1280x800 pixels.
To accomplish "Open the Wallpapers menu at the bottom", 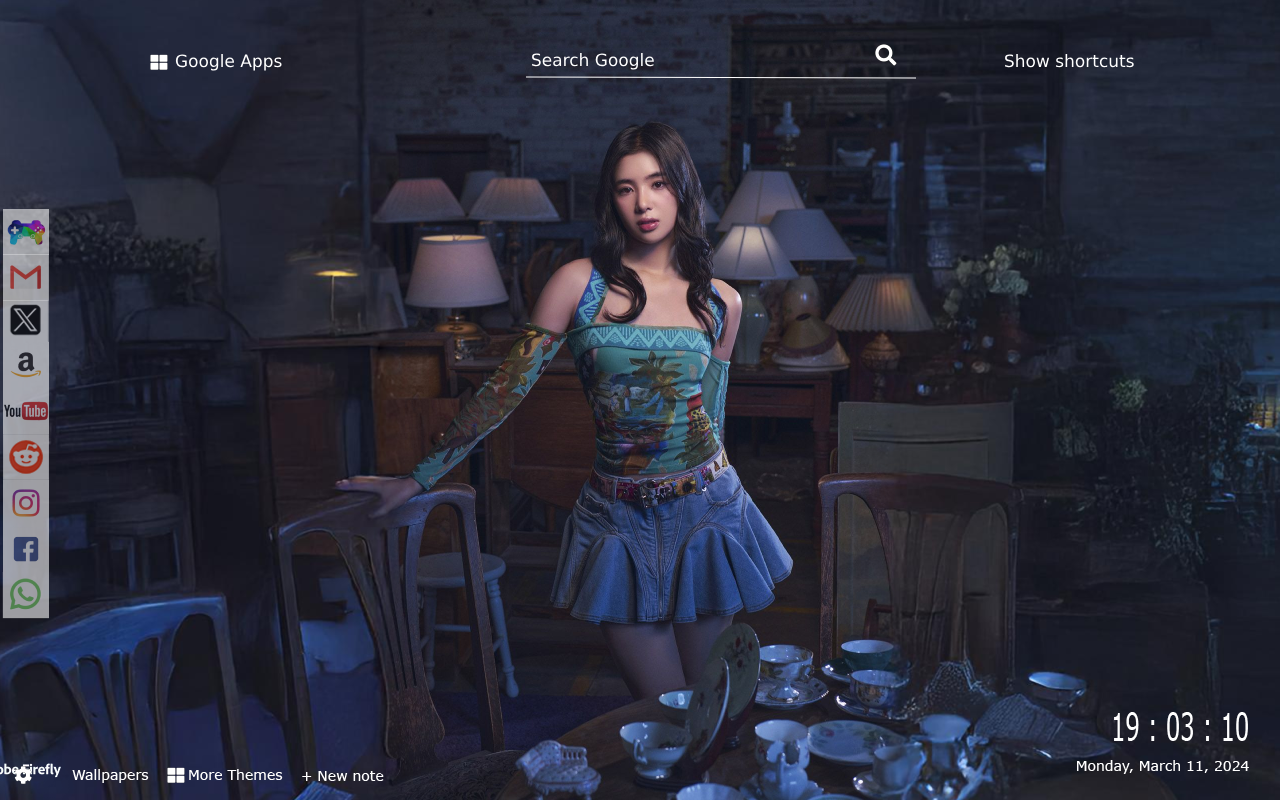I will [110, 774].
